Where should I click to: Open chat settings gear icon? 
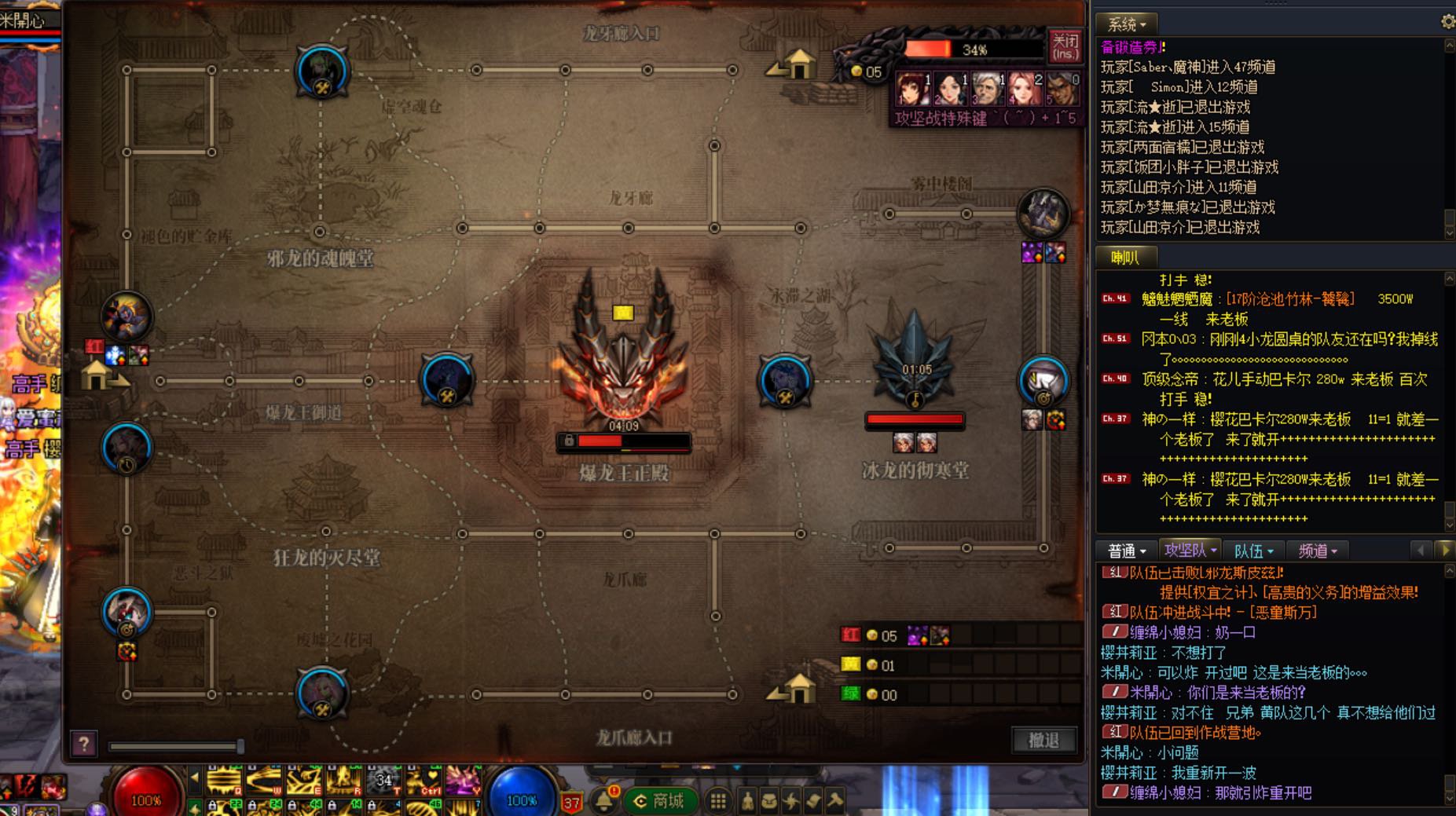coord(1447,22)
